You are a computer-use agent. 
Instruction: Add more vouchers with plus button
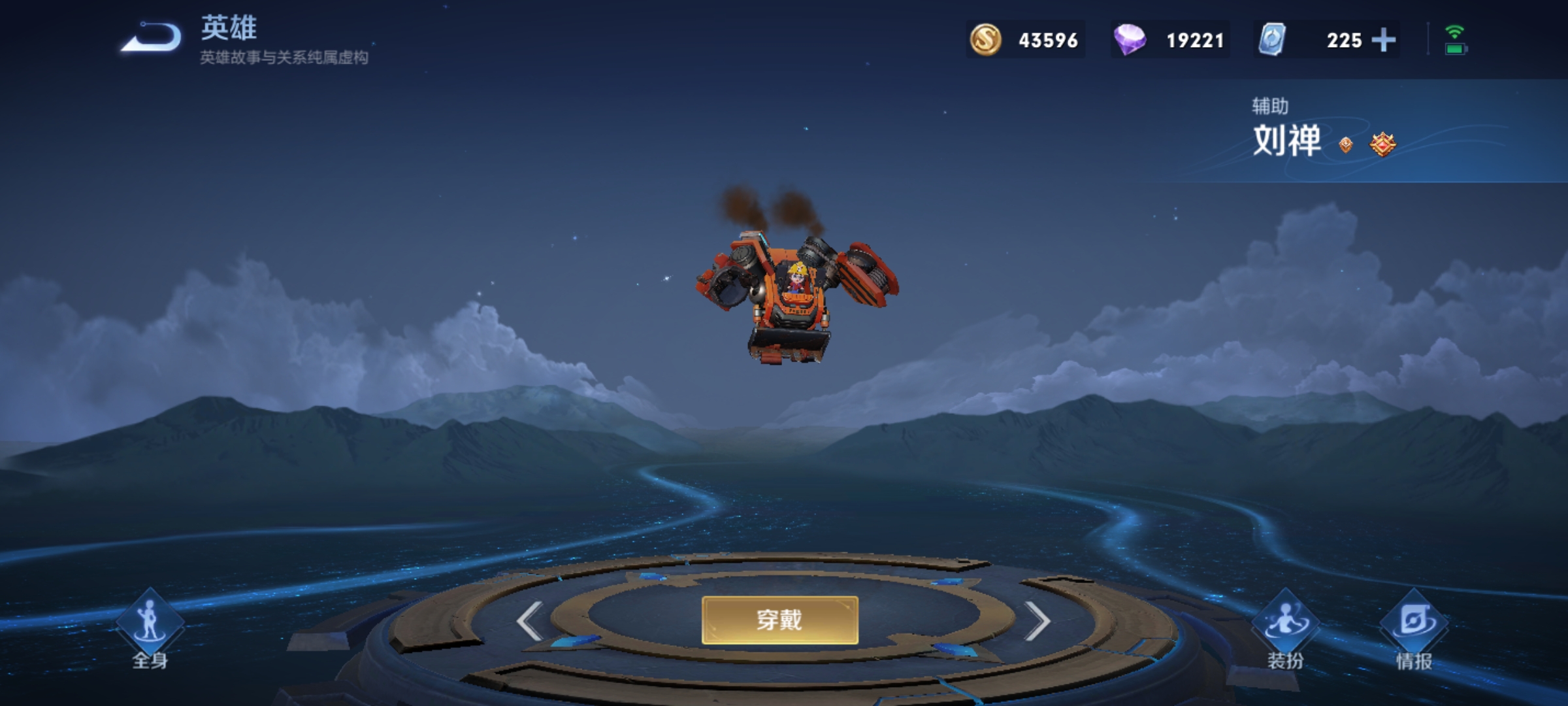pos(1383,41)
